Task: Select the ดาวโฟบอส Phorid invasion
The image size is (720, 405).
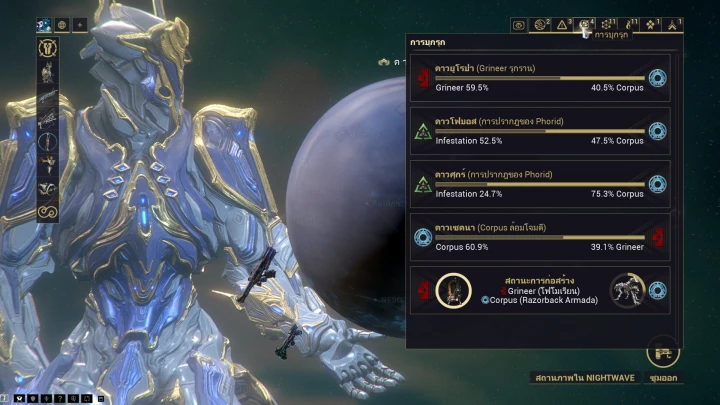Action: [538, 132]
